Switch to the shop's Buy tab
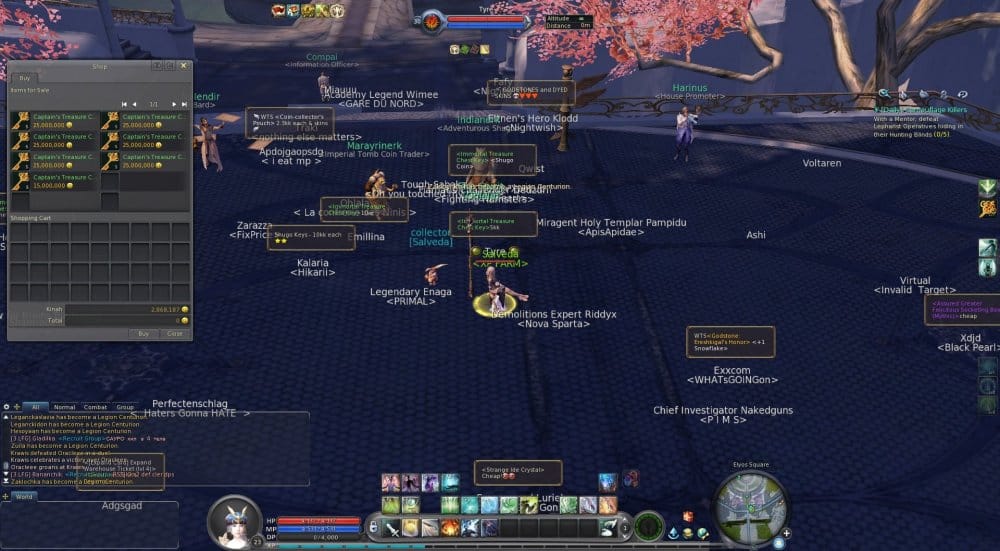This screenshot has height=551, width=1000. (x=24, y=77)
